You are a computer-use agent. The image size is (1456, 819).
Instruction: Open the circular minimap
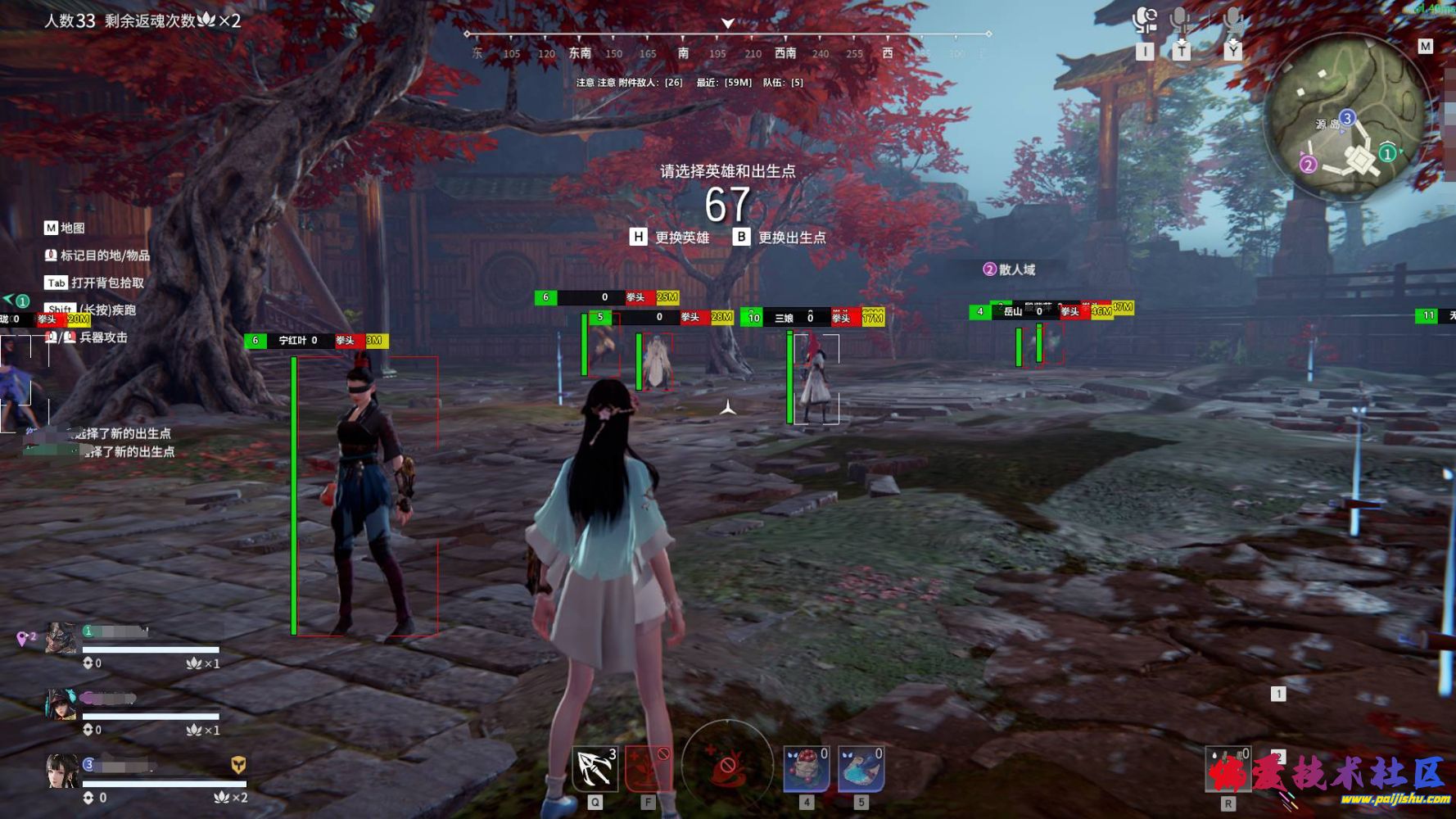coord(1345,119)
